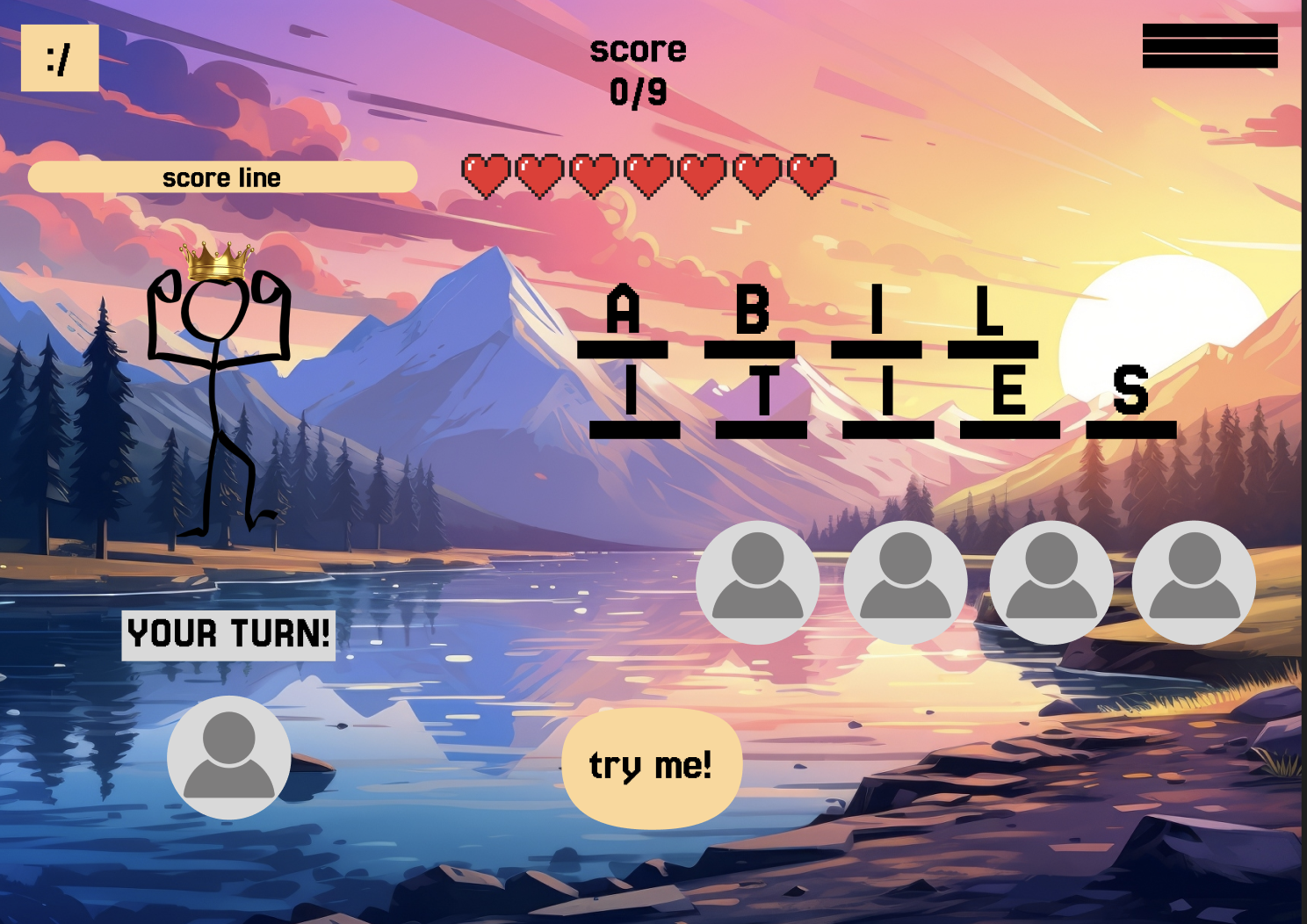Select your own avatar icon bottom left
1307x924 pixels.
pyautogui.click(x=230, y=761)
